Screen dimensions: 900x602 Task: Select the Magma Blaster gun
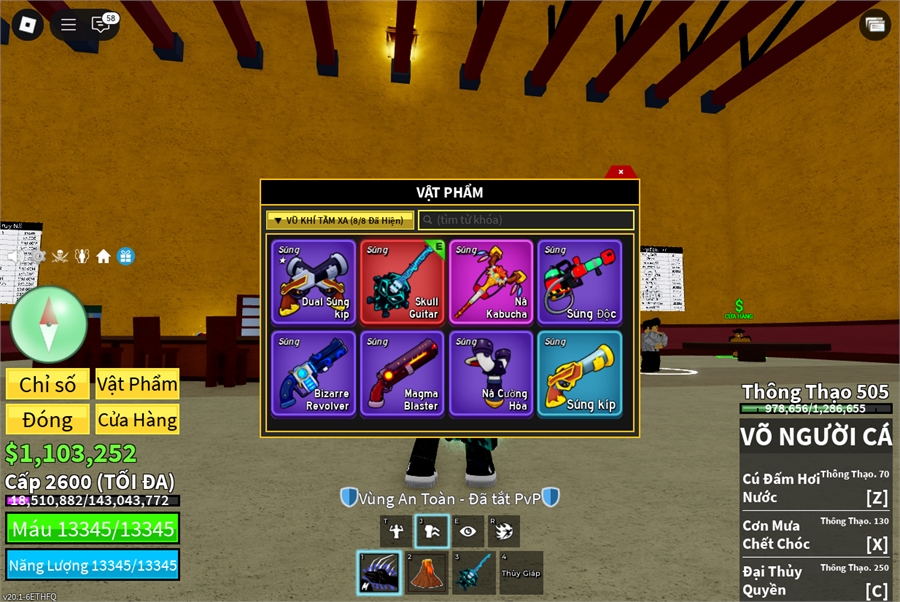point(402,373)
